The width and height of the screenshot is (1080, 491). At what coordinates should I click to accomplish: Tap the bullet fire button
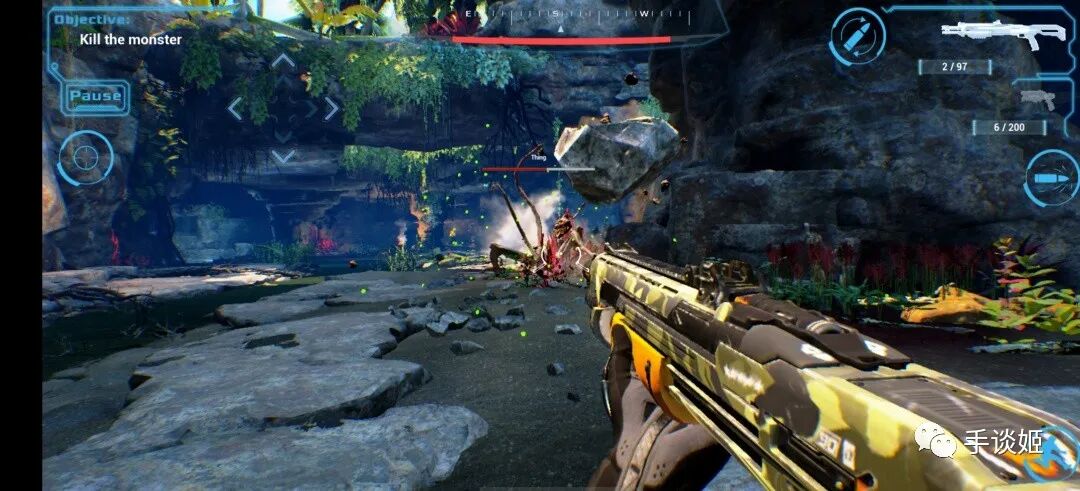pyautogui.click(x=1053, y=178)
